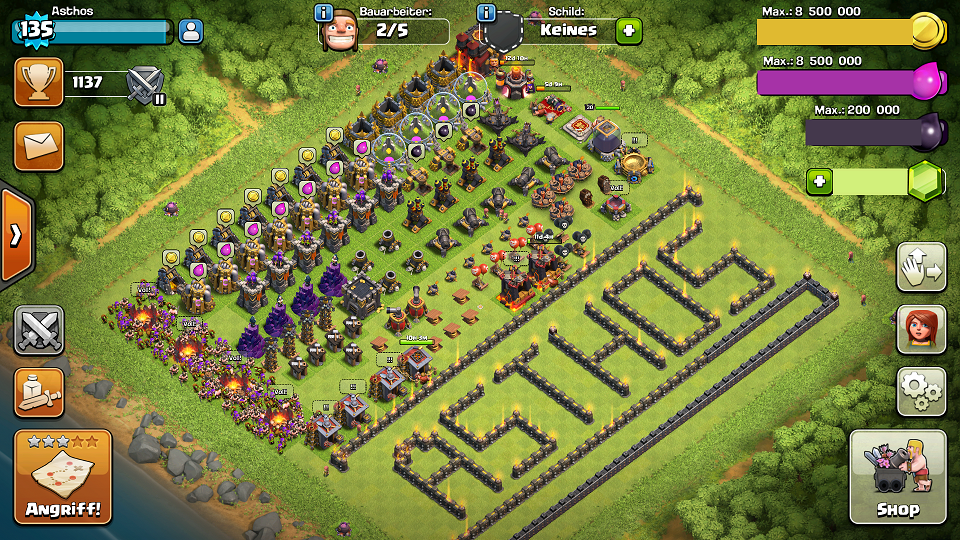
Task: Show shield info with the 'i' icon
Action: (487, 13)
